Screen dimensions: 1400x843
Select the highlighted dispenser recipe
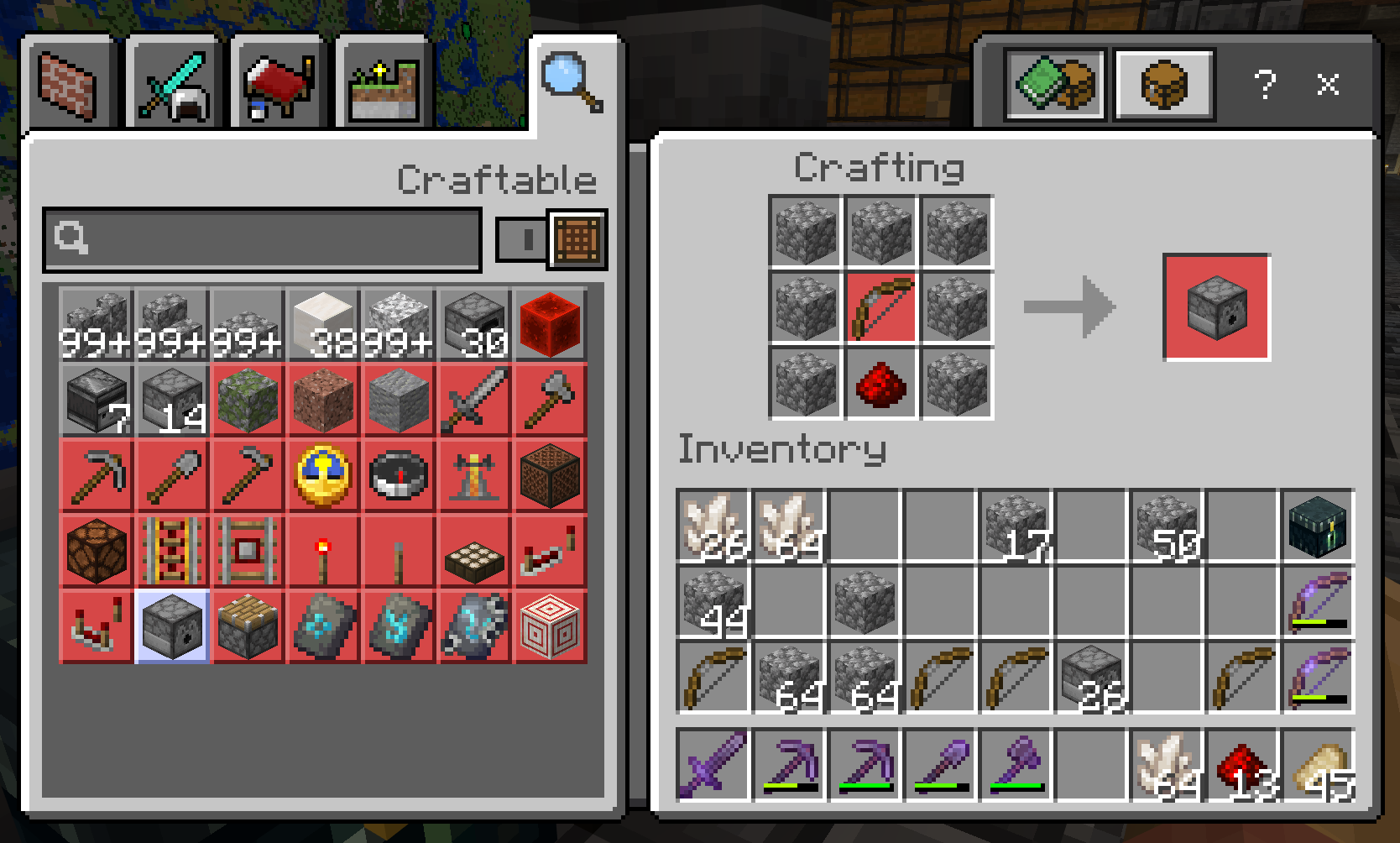(x=172, y=627)
